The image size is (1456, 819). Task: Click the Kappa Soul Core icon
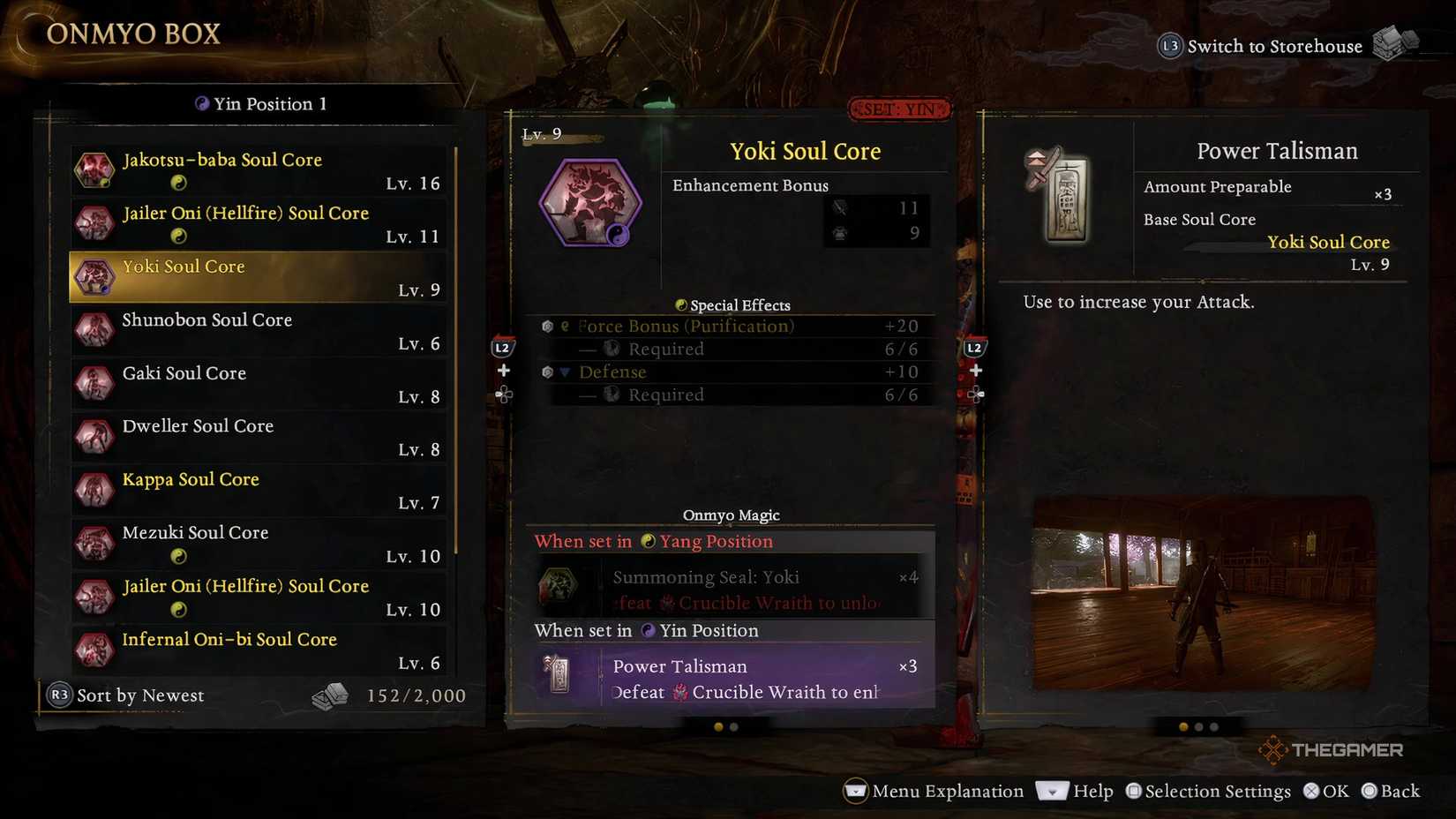click(94, 489)
